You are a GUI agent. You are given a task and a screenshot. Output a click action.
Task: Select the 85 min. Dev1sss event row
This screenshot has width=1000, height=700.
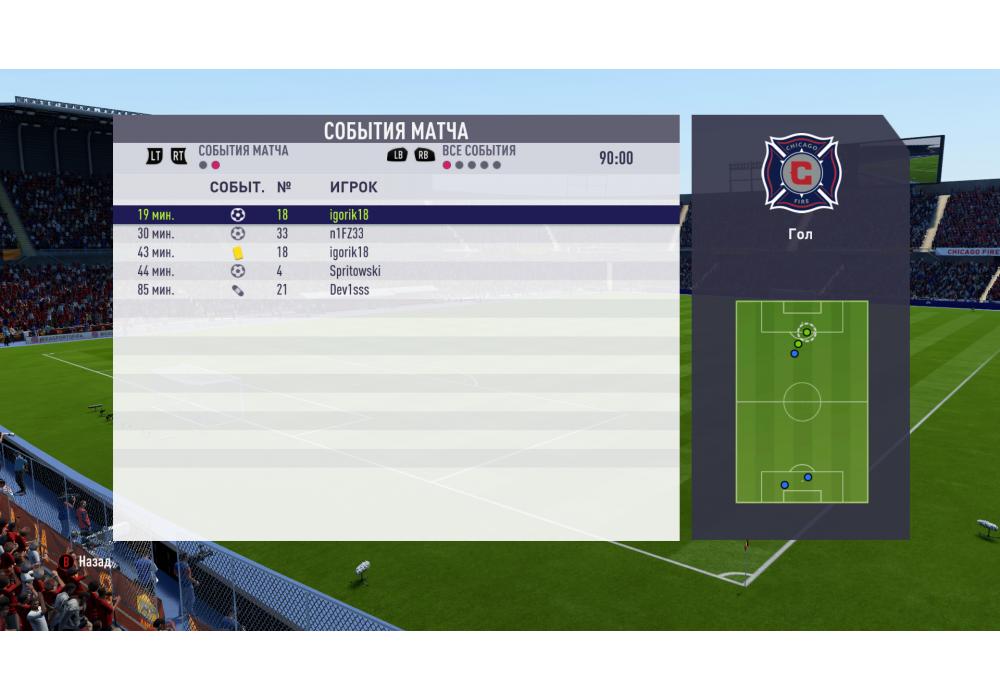click(x=395, y=290)
